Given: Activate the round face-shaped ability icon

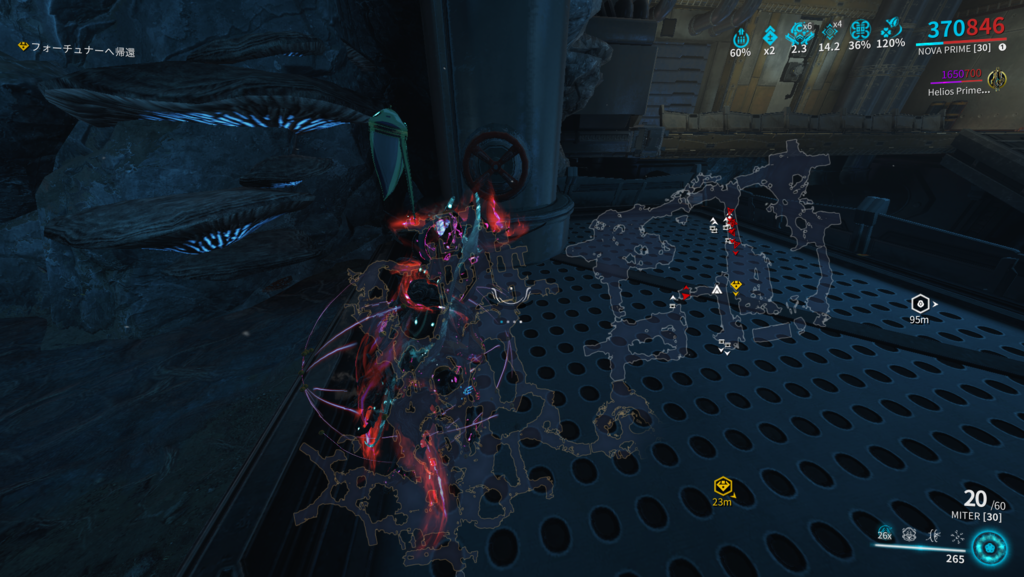Looking at the screenshot, I should click(909, 535).
